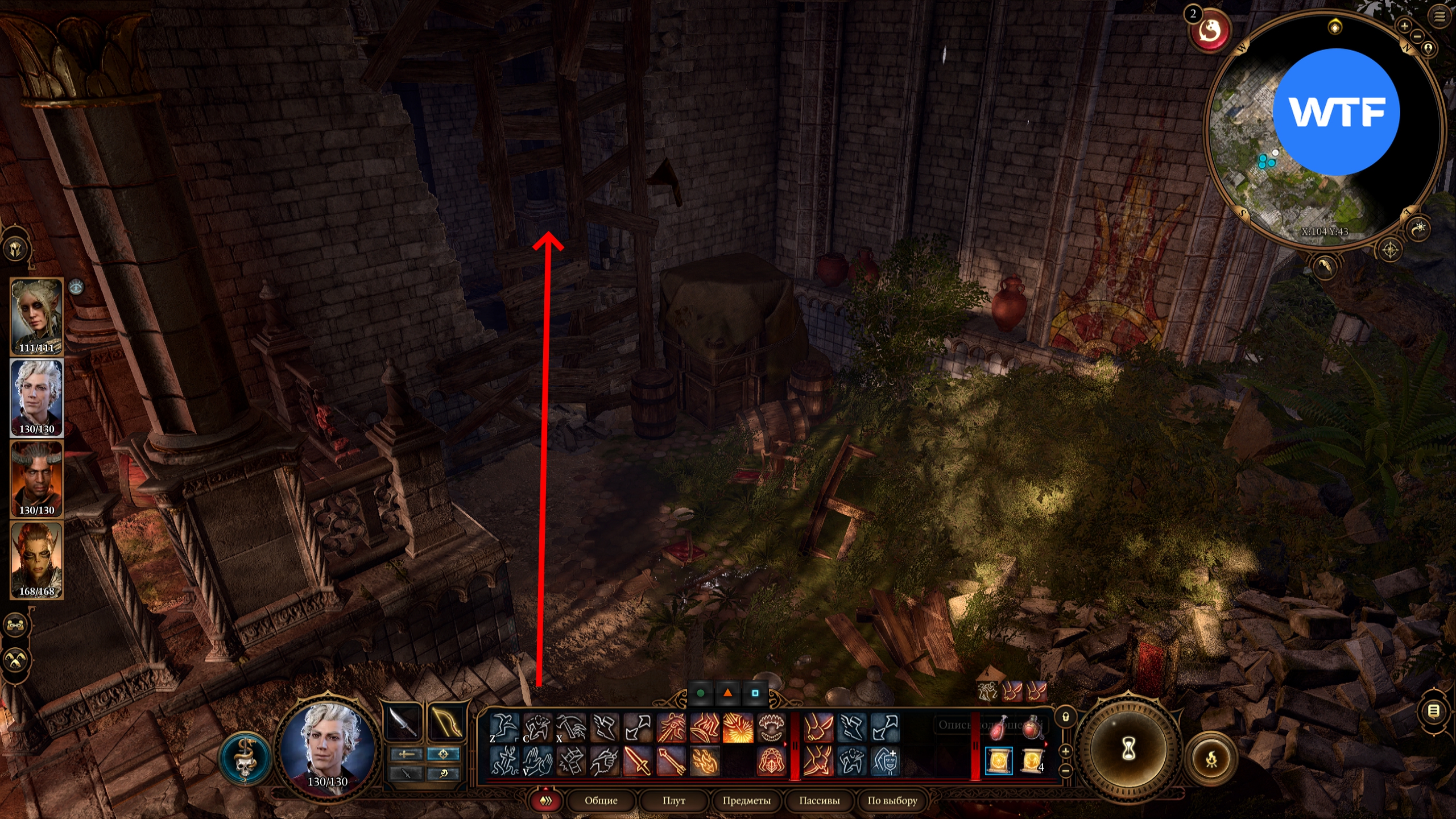Open the red notification badge showing 2
1456x819 pixels.
coord(1209,30)
